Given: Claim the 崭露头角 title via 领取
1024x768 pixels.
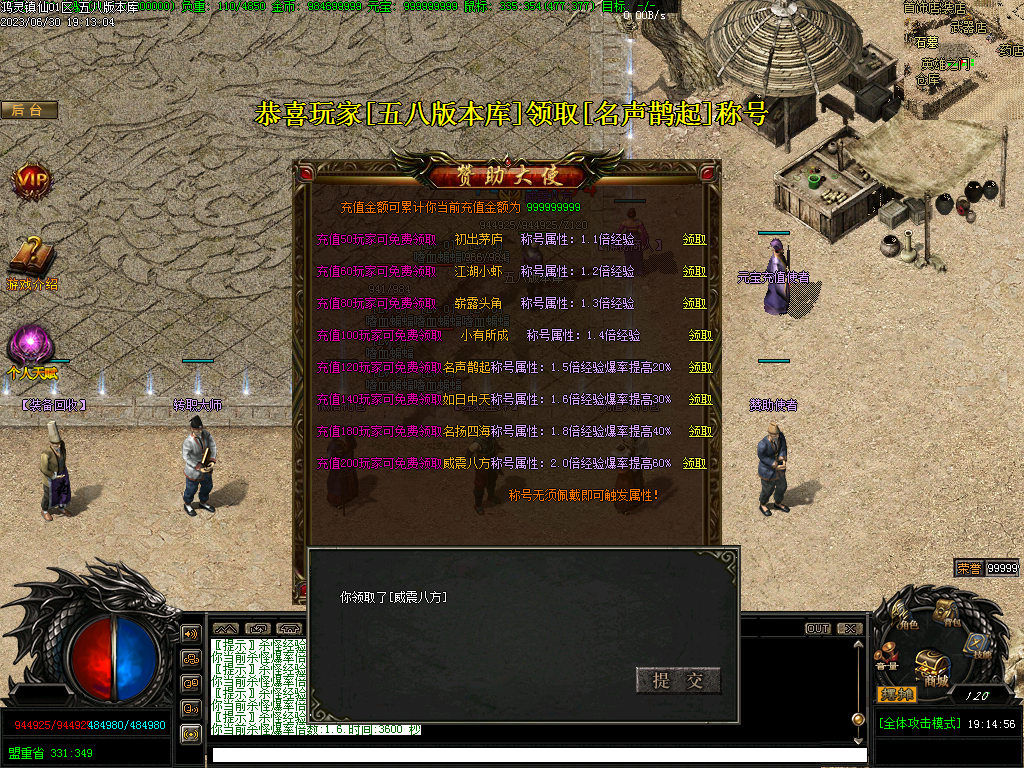Looking at the screenshot, I should tap(694, 304).
